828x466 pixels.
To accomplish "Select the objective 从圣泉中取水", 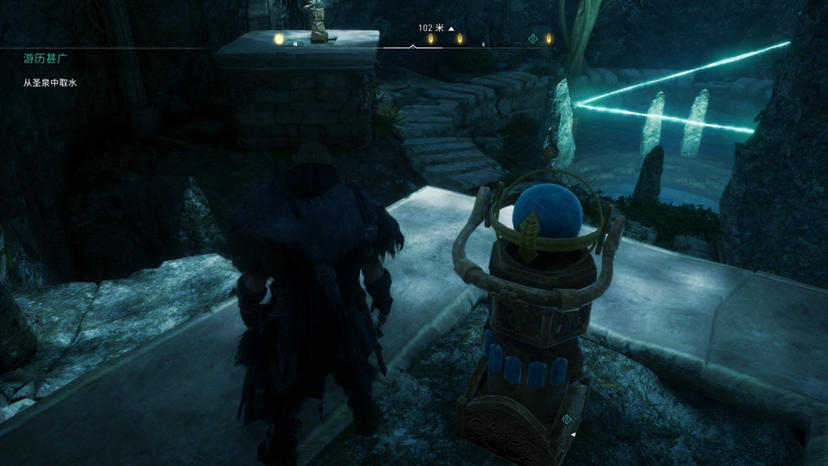I will point(50,82).
